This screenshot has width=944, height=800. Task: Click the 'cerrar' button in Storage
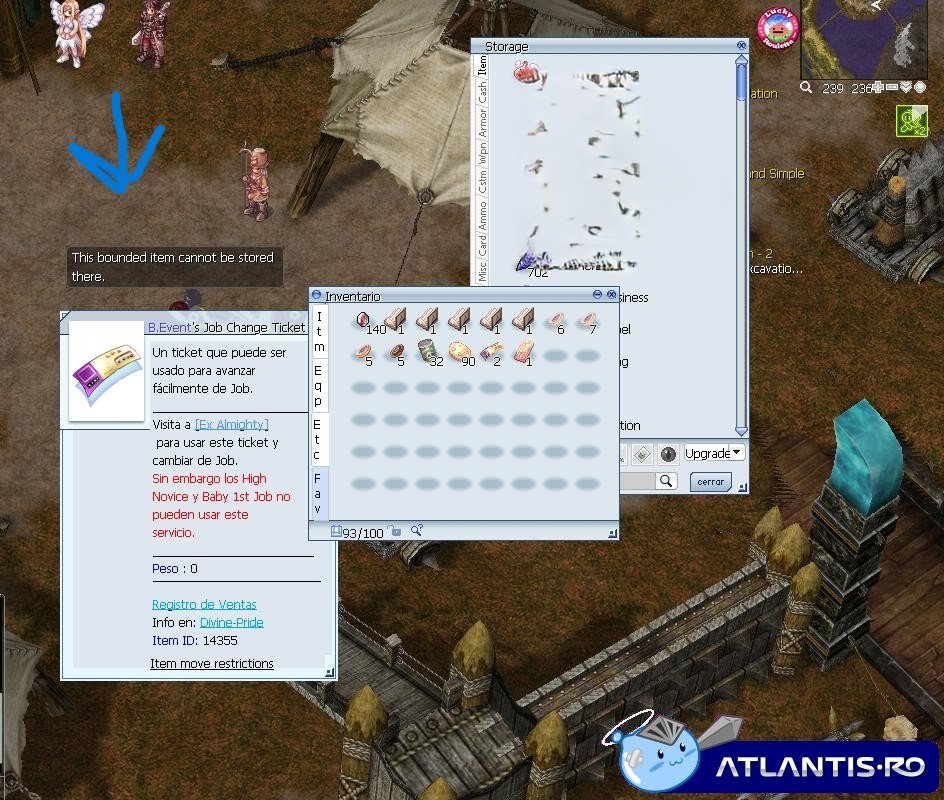(710, 482)
